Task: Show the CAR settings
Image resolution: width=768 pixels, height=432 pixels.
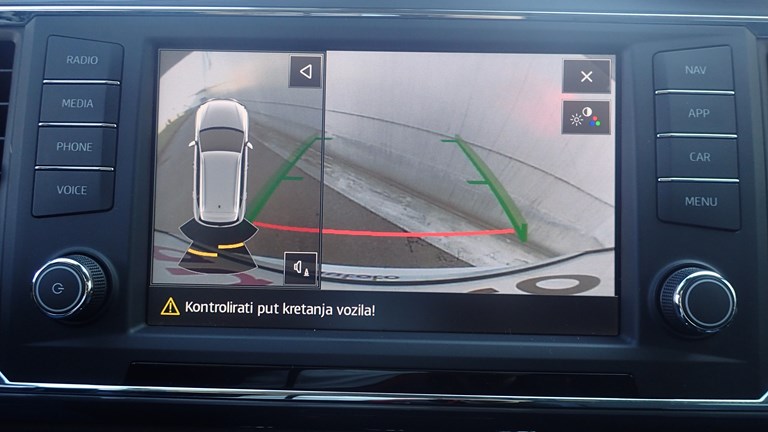Action: [x=700, y=157]
